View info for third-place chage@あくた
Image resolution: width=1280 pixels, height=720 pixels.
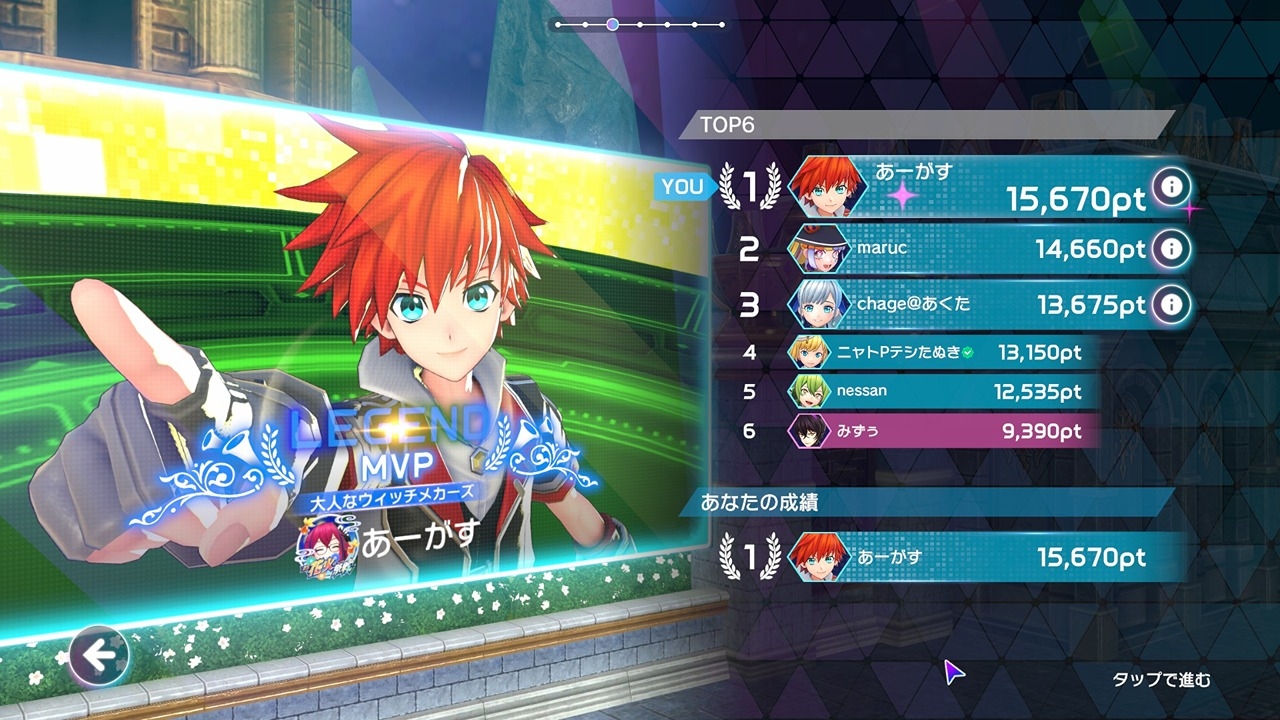click(x=1172, y=304)
